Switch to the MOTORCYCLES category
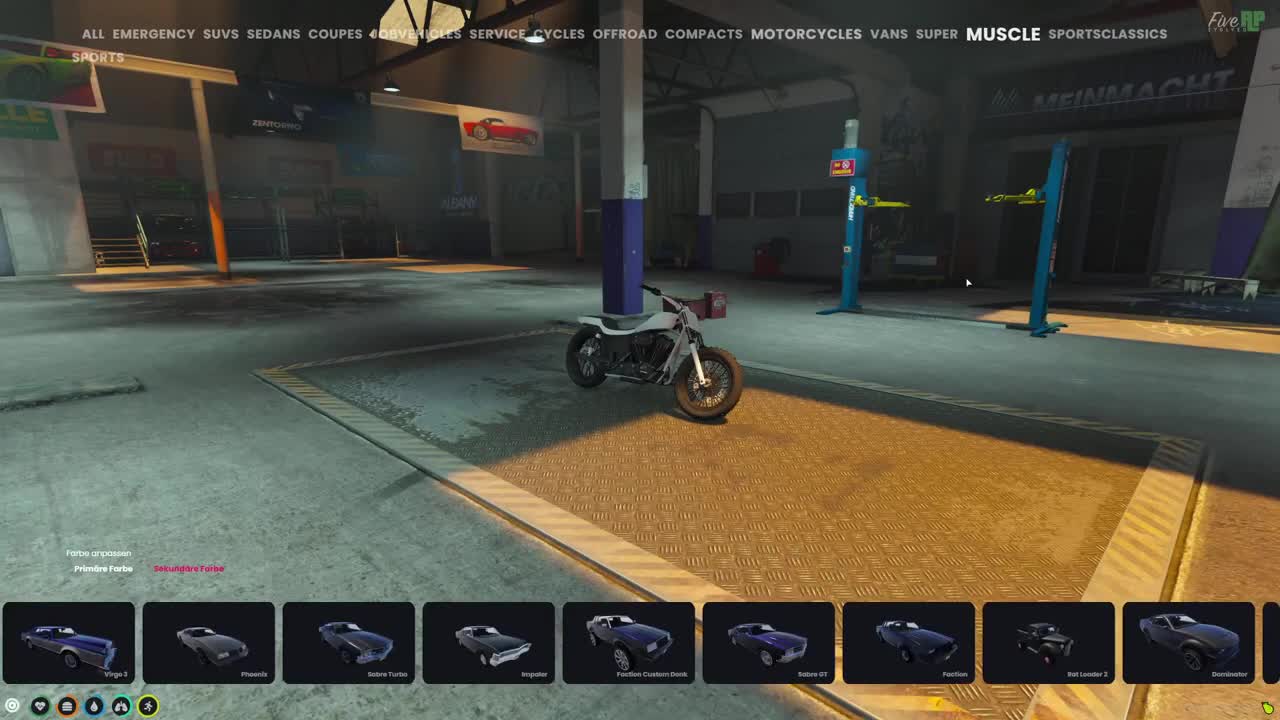 coord(806,34)
